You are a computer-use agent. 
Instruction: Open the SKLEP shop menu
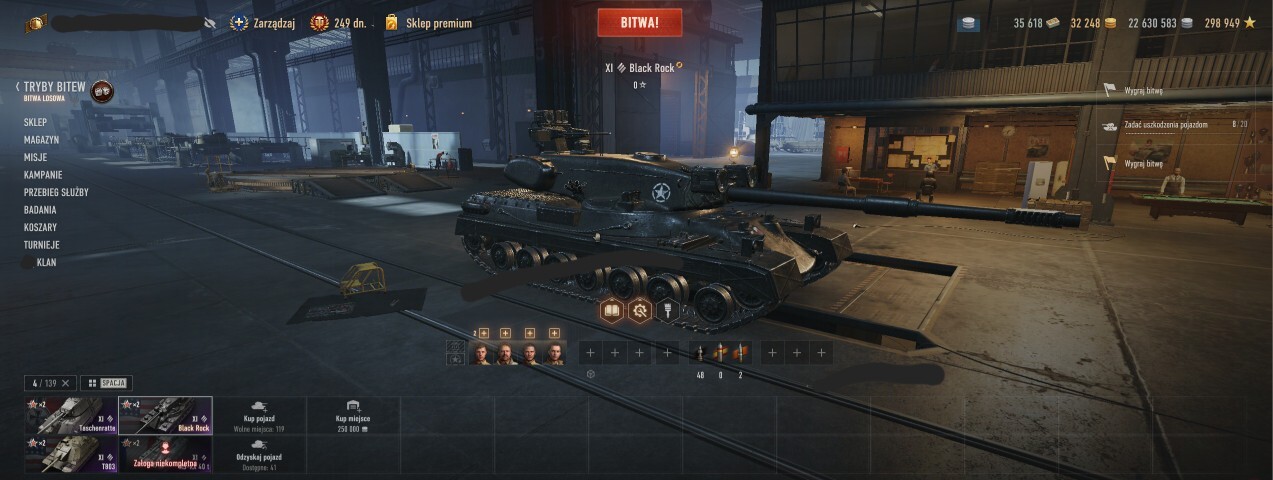click(36, 122)
